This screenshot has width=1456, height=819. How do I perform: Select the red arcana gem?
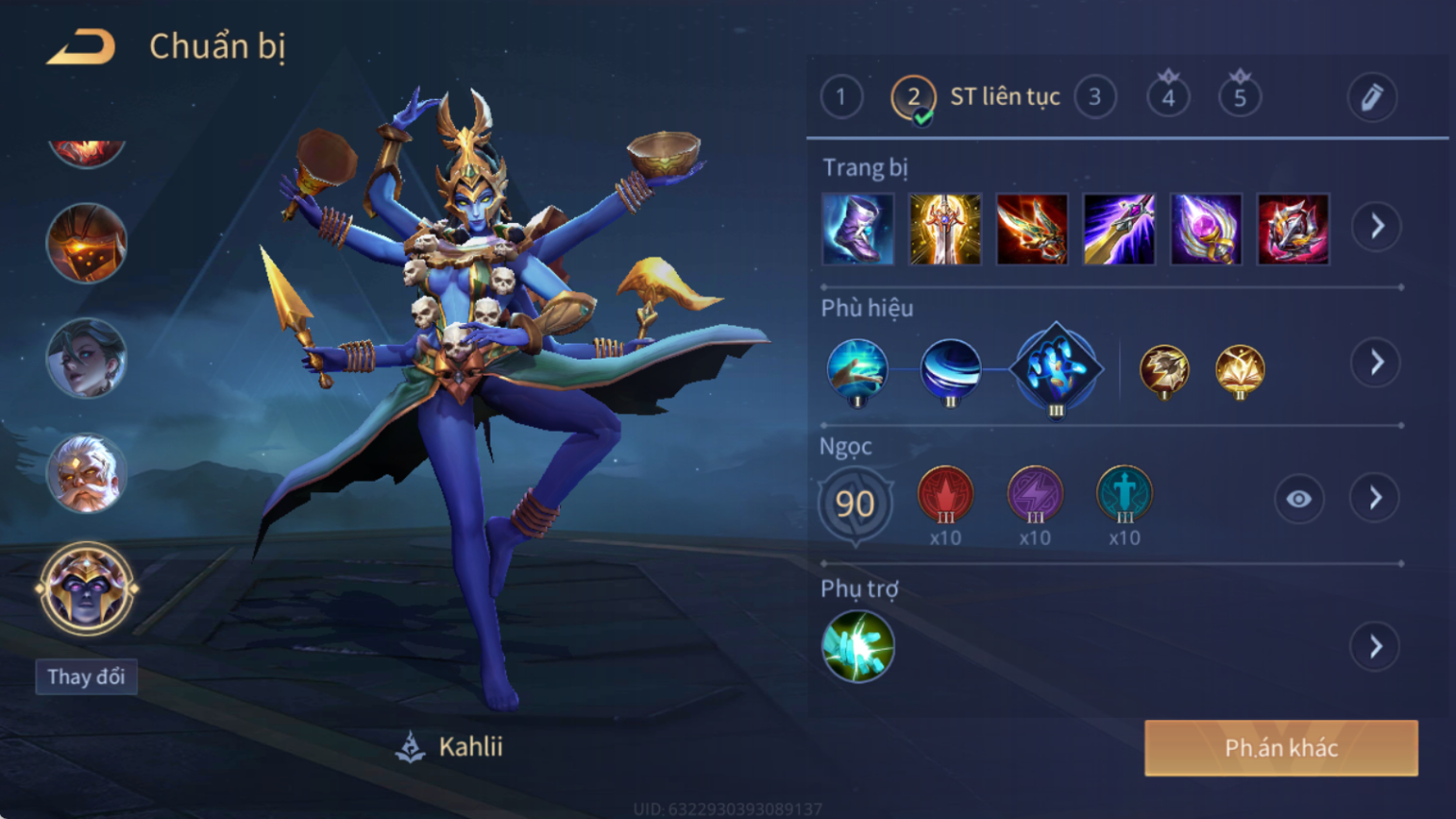click(x=945, y=495)
